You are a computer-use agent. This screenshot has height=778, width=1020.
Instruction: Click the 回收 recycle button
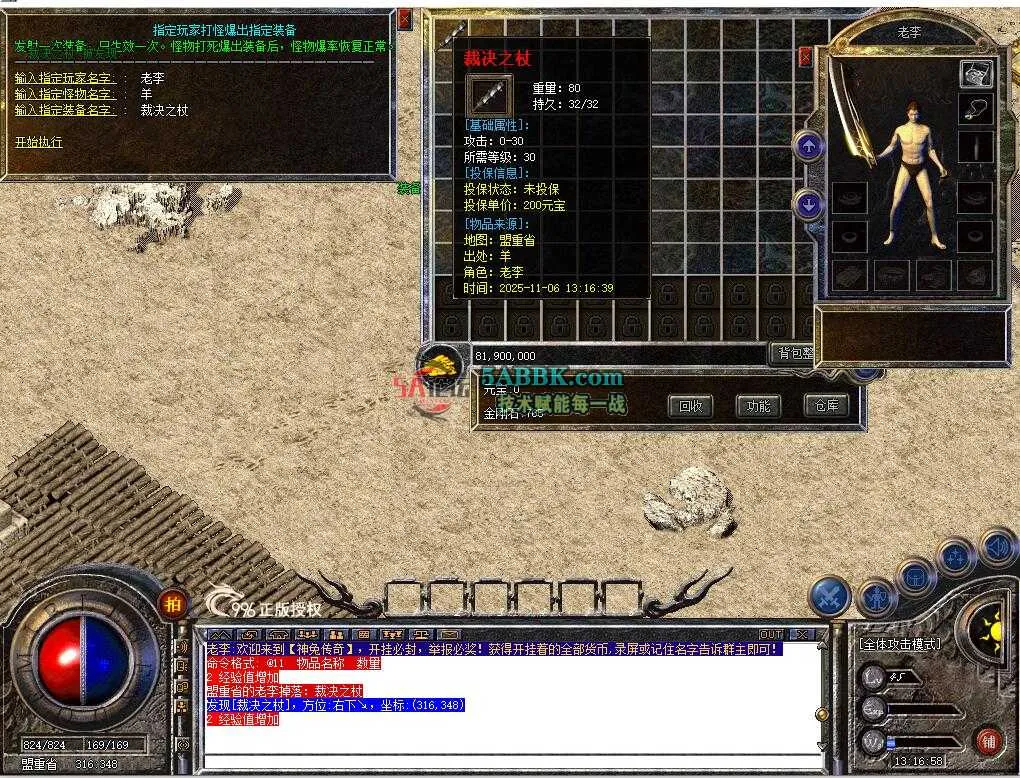coord(691,405)
